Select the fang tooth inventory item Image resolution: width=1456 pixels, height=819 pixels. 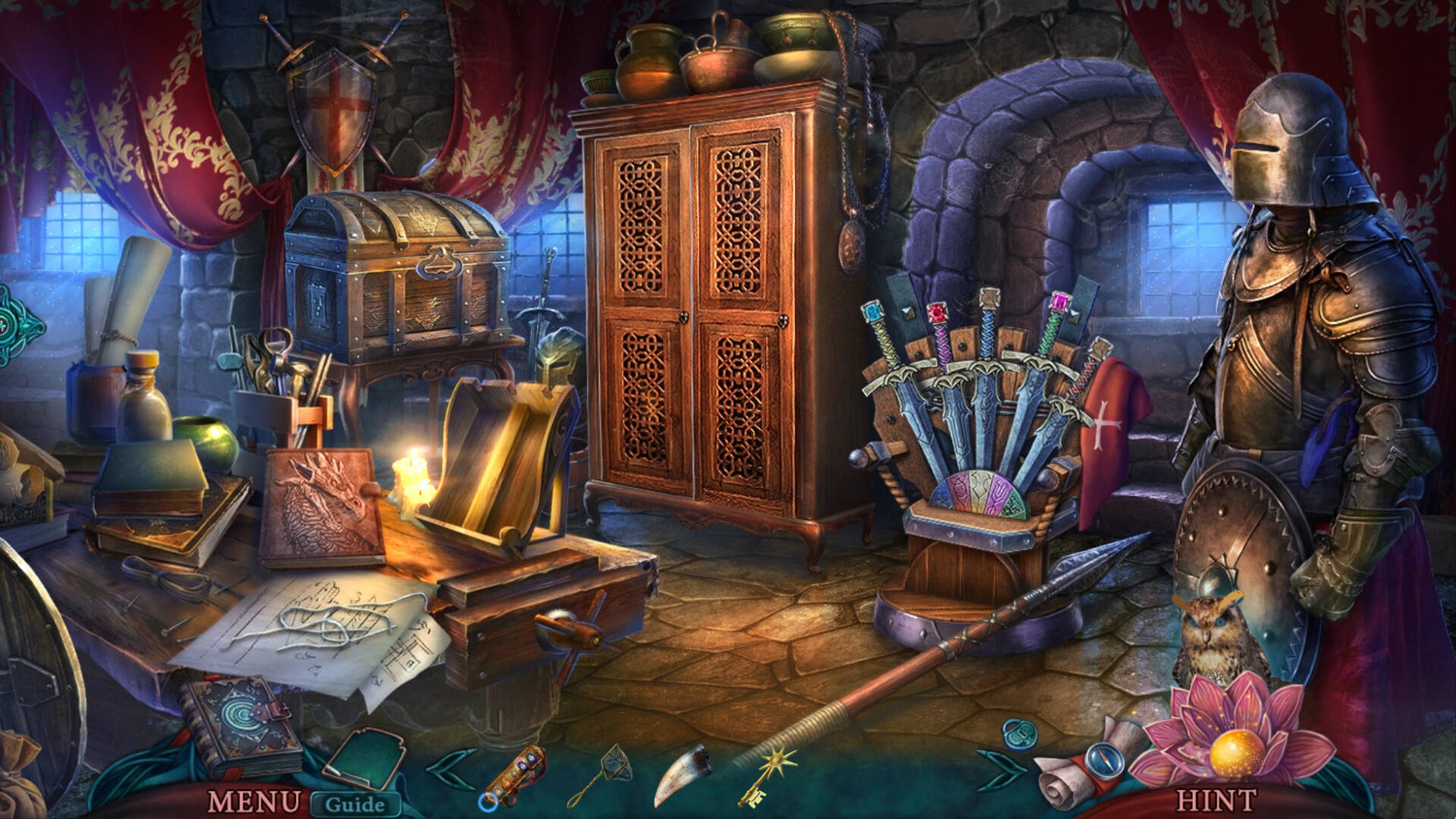(681, 773)
